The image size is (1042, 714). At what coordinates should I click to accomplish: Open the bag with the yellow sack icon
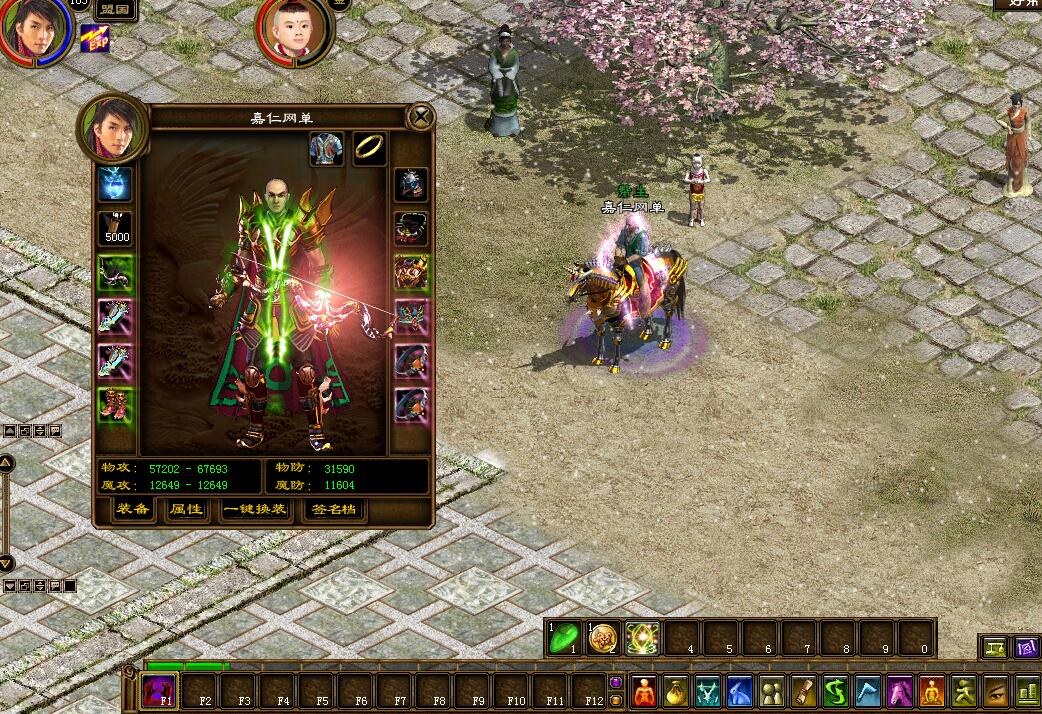676,691
